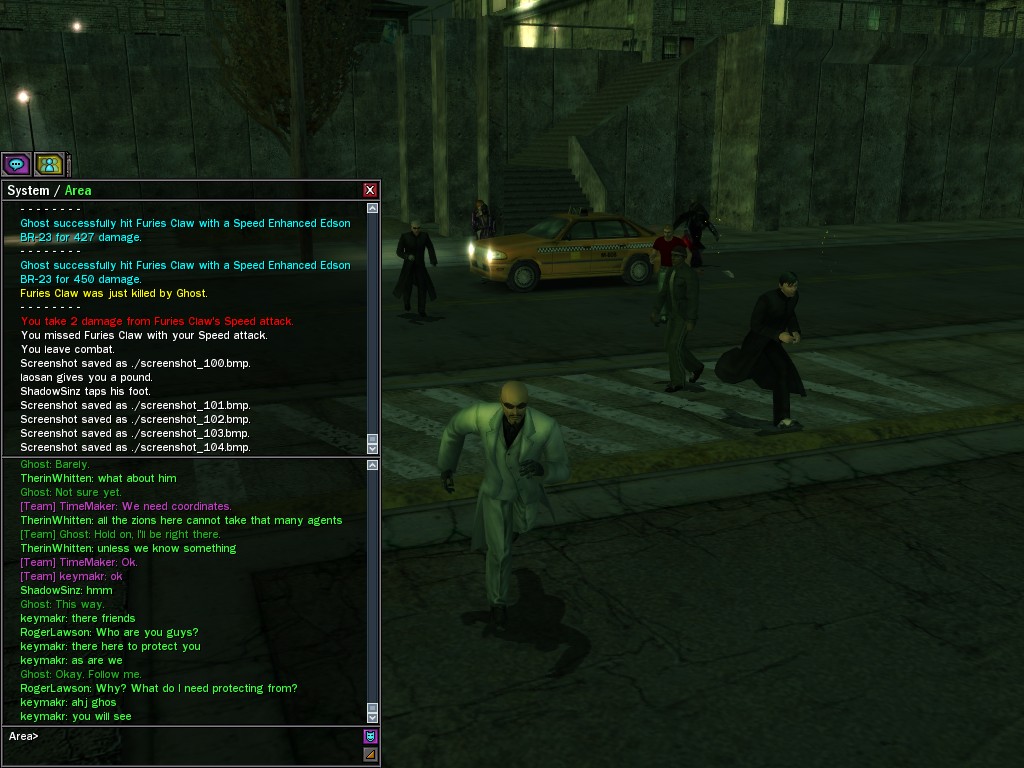Click the area chat's scroll-down arrow
Image resolution: width=1024 pixels, height=768 pixels.
tap(373, 717)
